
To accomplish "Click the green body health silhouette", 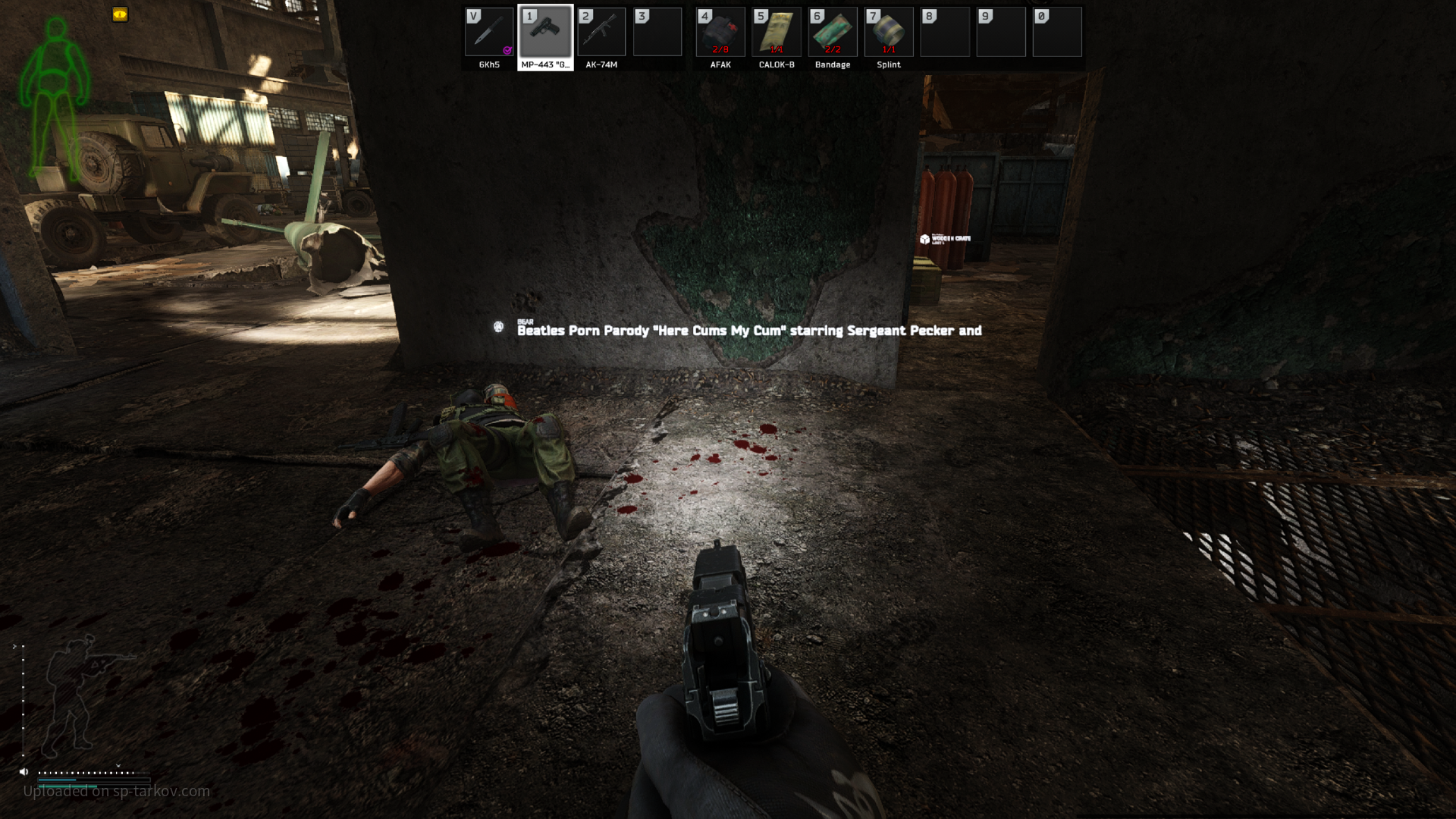I will point(55,95).
